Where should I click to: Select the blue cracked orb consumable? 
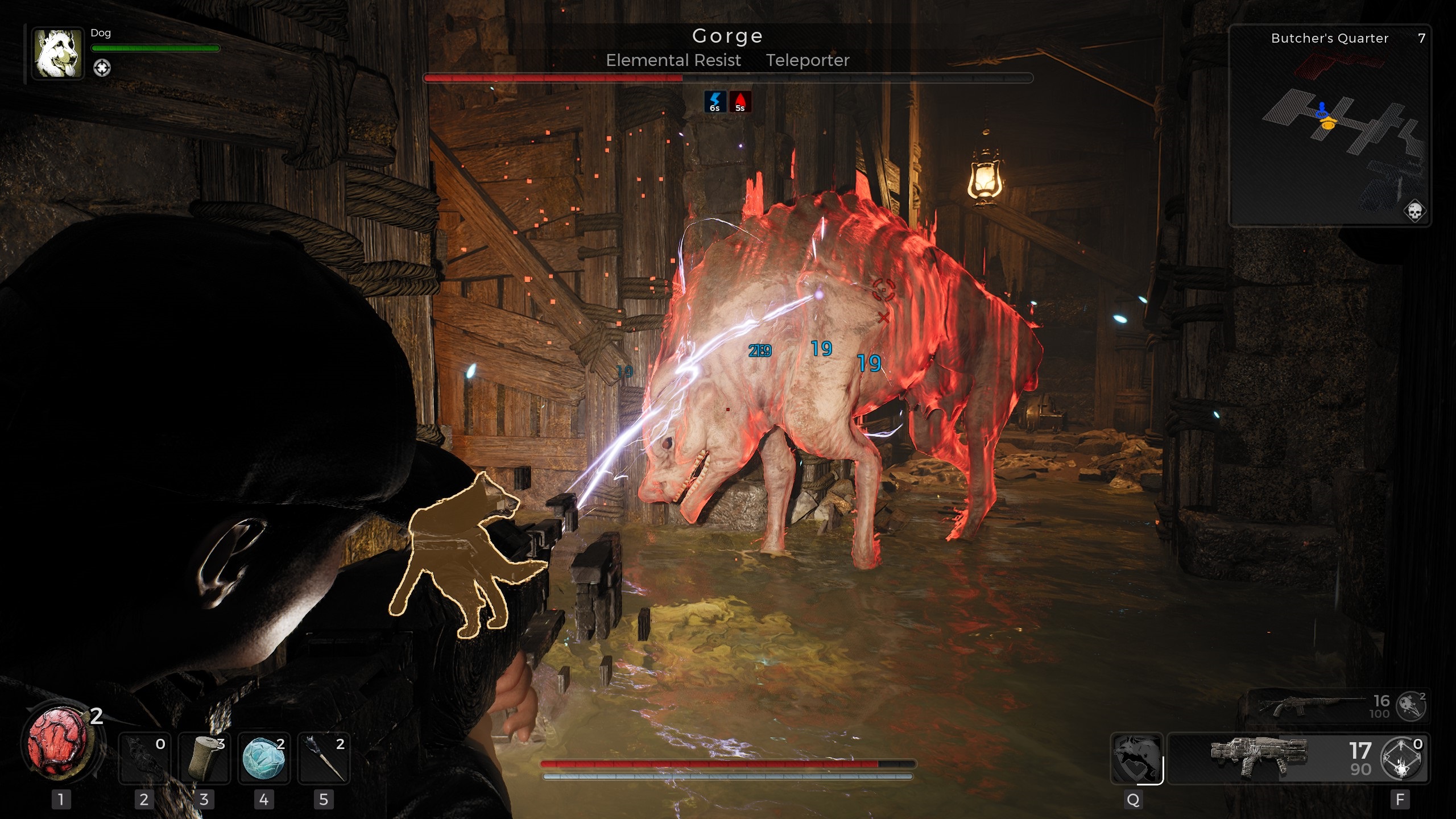(263, 758)
